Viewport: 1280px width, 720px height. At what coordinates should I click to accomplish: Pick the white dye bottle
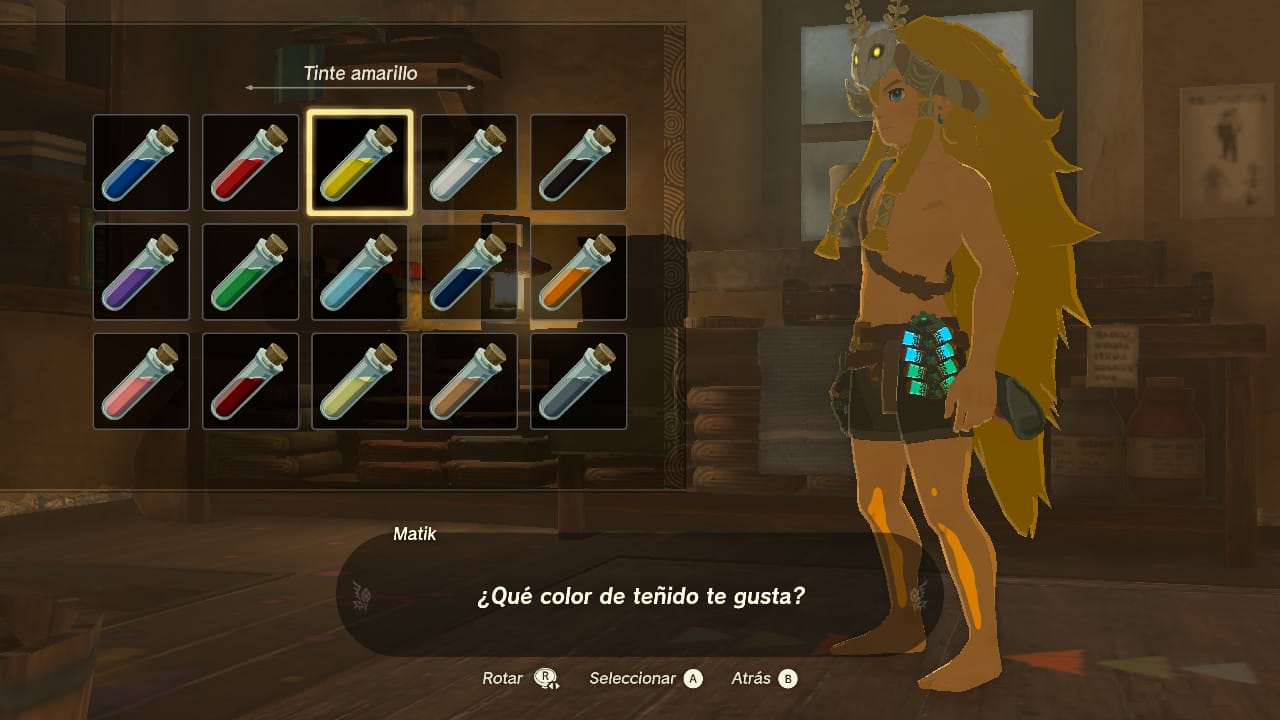(468, 164)
